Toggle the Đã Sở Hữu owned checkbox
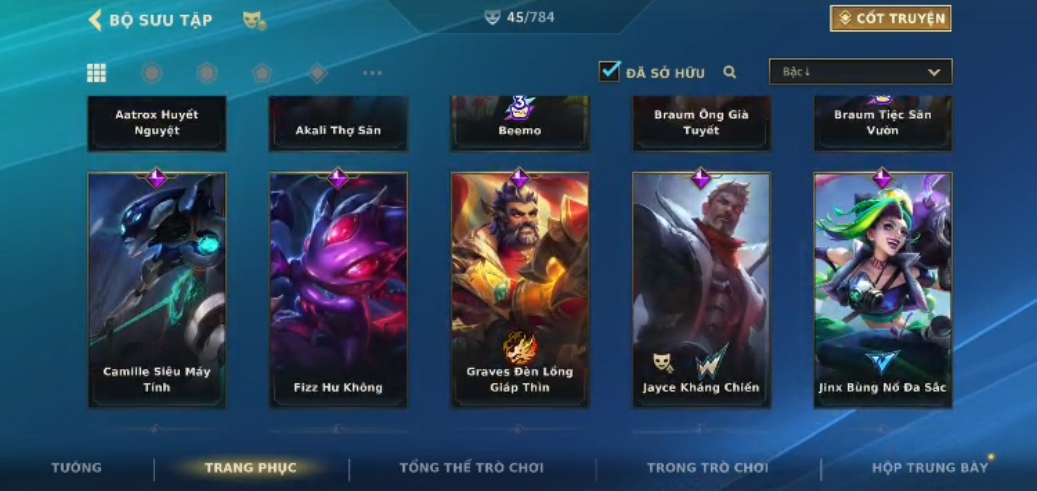This screenshot has height=491, width=1037. pyautogui.click(x=609, y=71)
